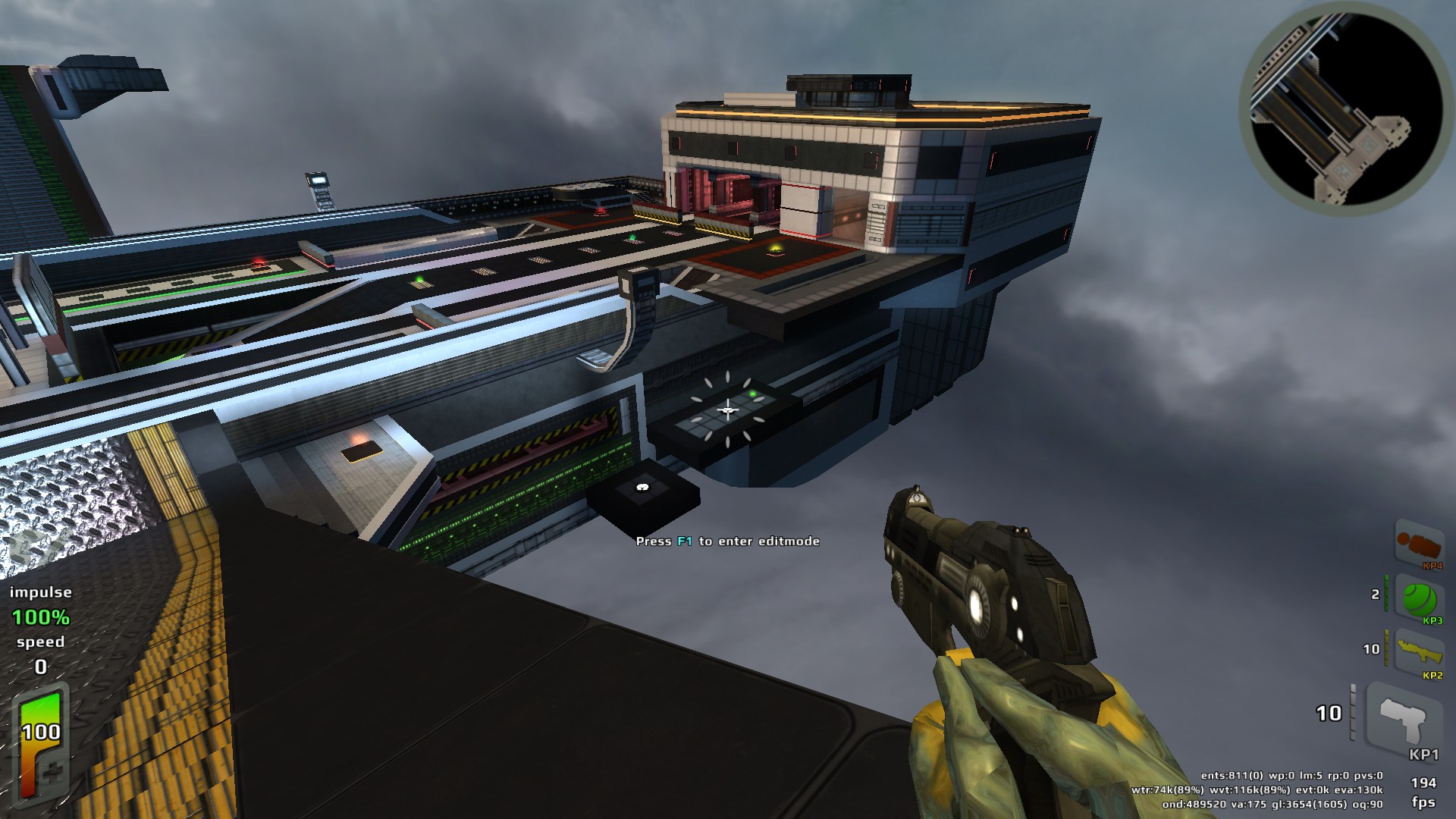
Task: Select the pistol weapon slot
Action: click(x=1403, y=720)
